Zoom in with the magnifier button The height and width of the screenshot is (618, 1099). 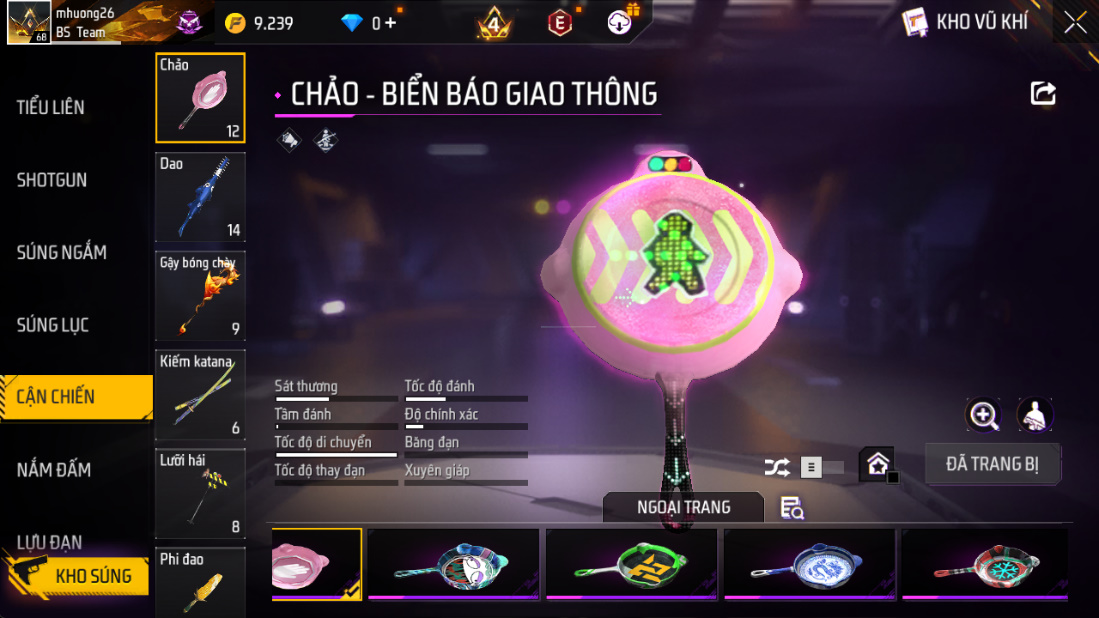984,415
